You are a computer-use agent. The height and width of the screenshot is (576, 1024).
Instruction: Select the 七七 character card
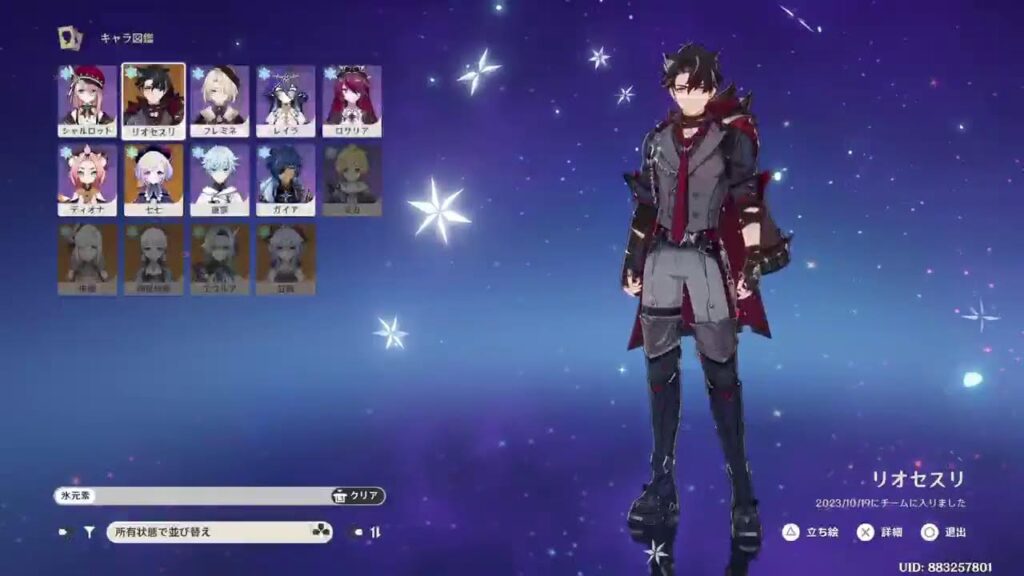pyautogui.click(x=153, y=180)
